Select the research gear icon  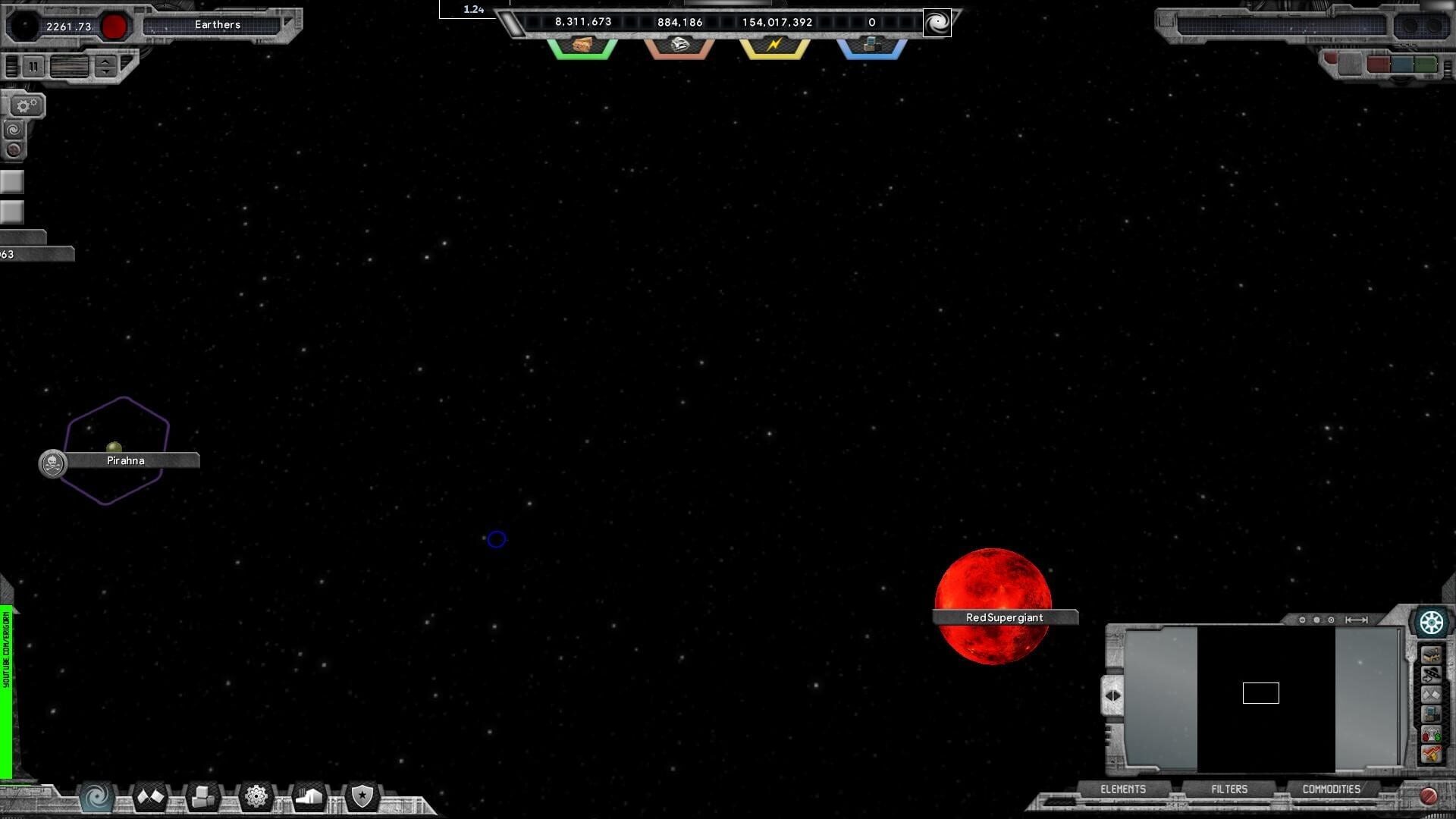coord(256,796)
